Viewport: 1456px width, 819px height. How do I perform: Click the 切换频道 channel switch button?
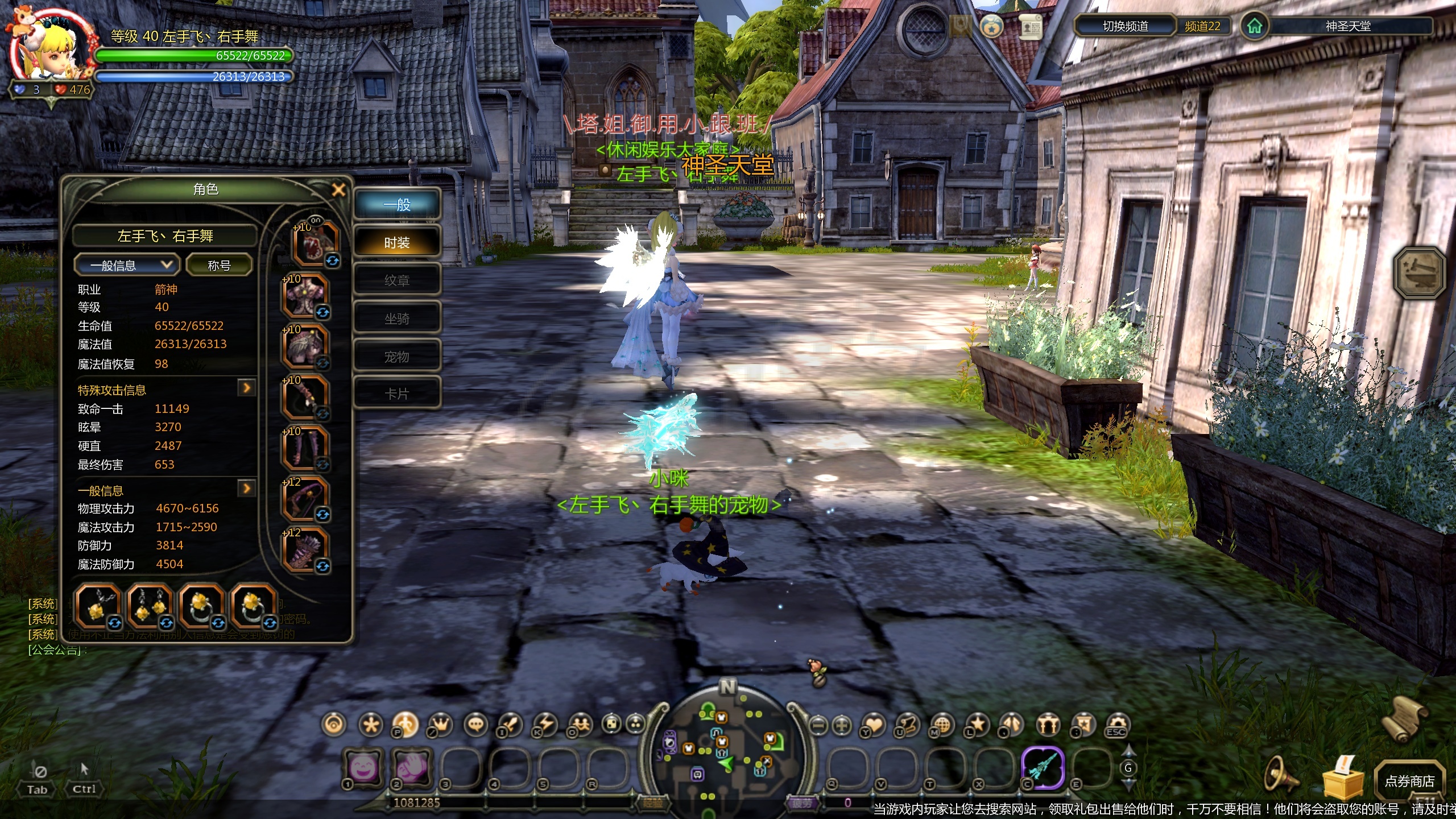1125,26
